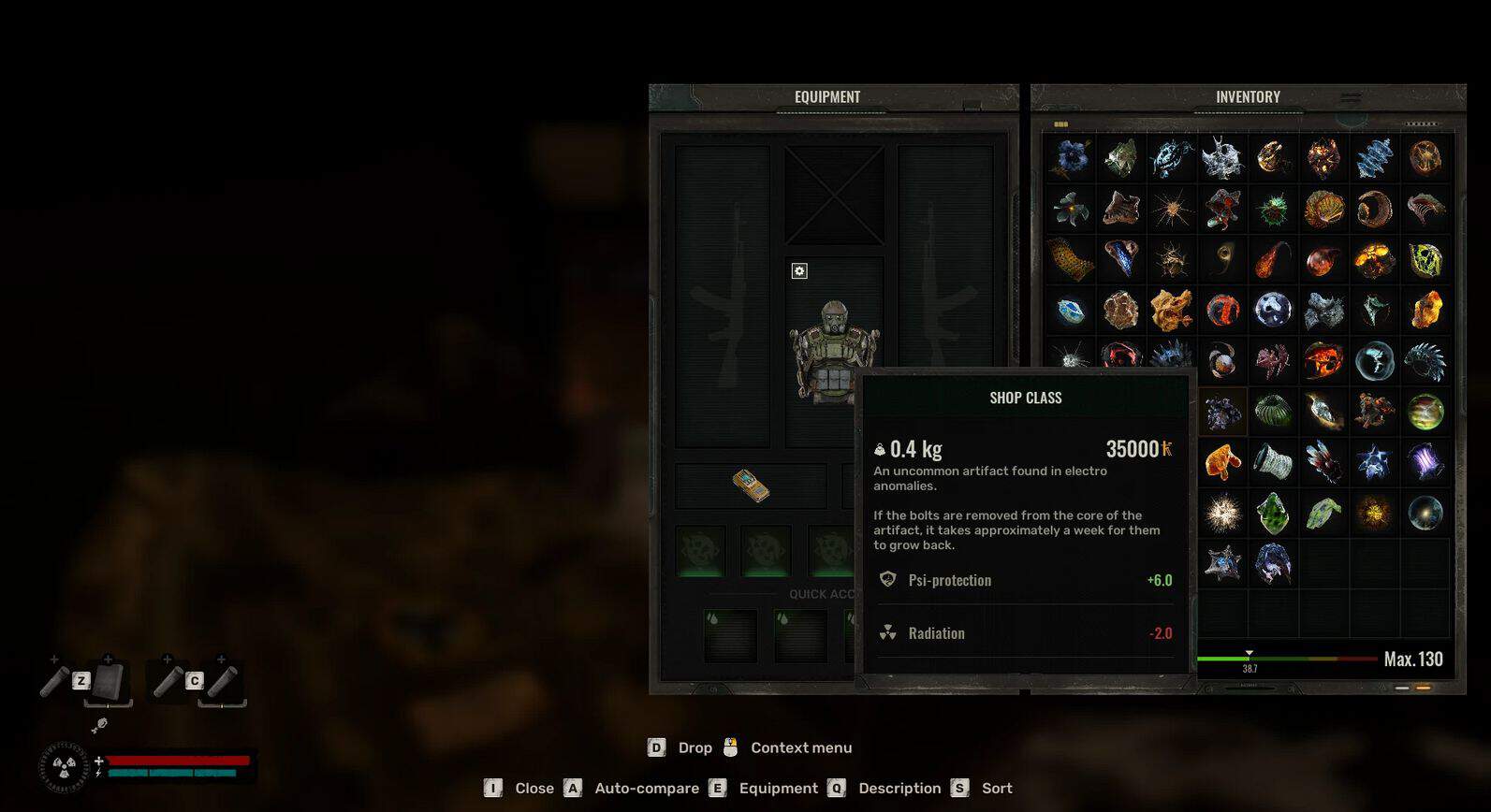Open the Inventory panel header
Viewport: 1491px width, 812px height.
coord(1248,96)
